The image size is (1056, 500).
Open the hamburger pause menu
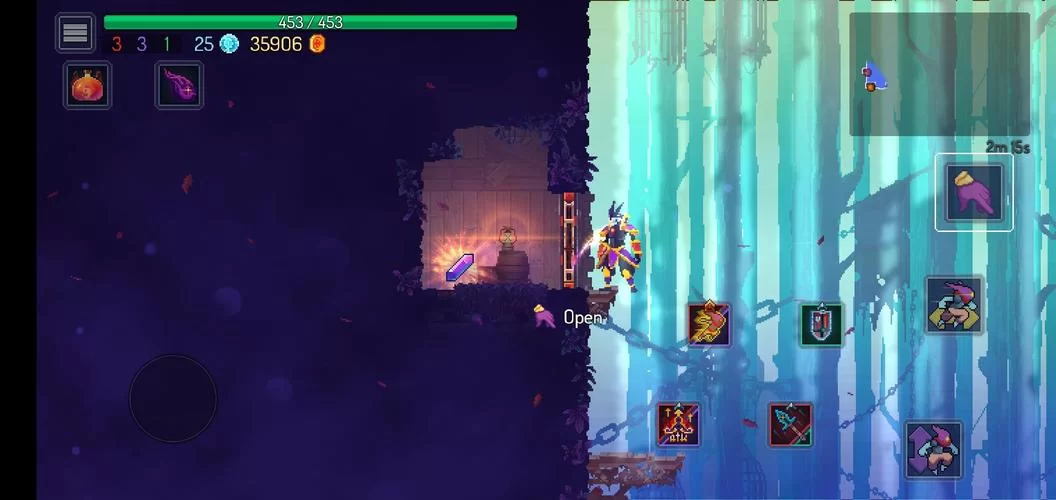75,33
